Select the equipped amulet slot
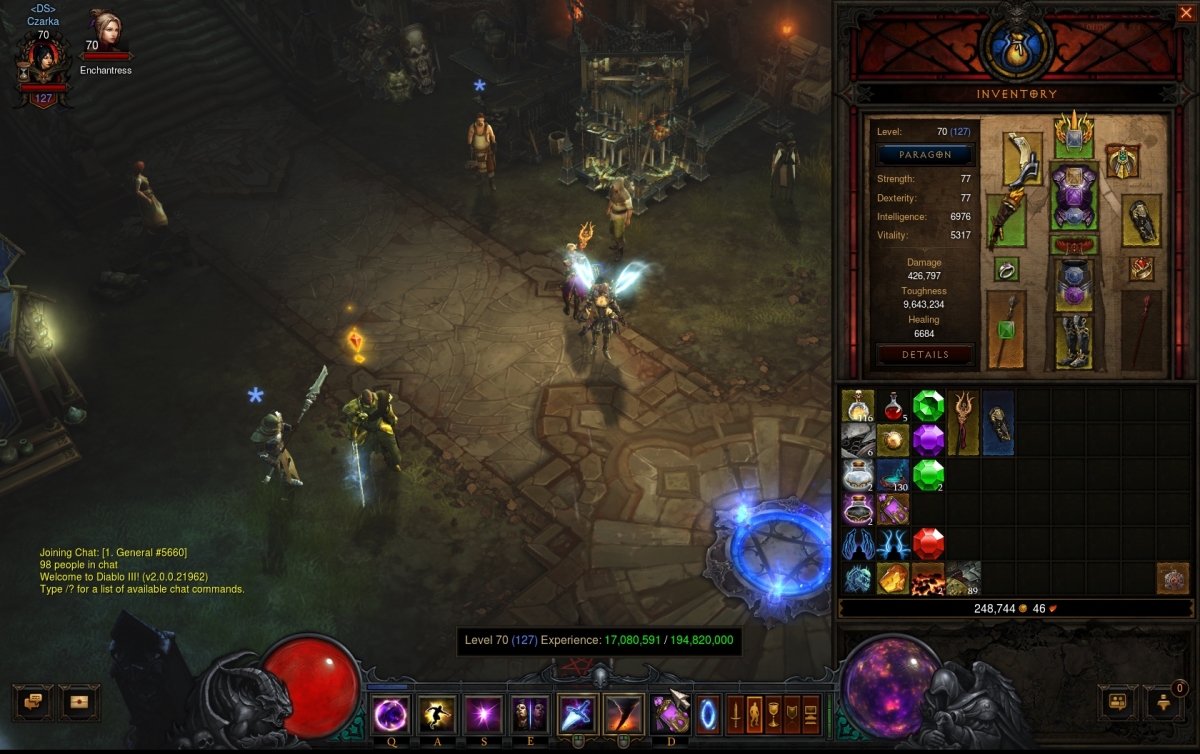The image size is (1200, 754). click(1124, 160)
